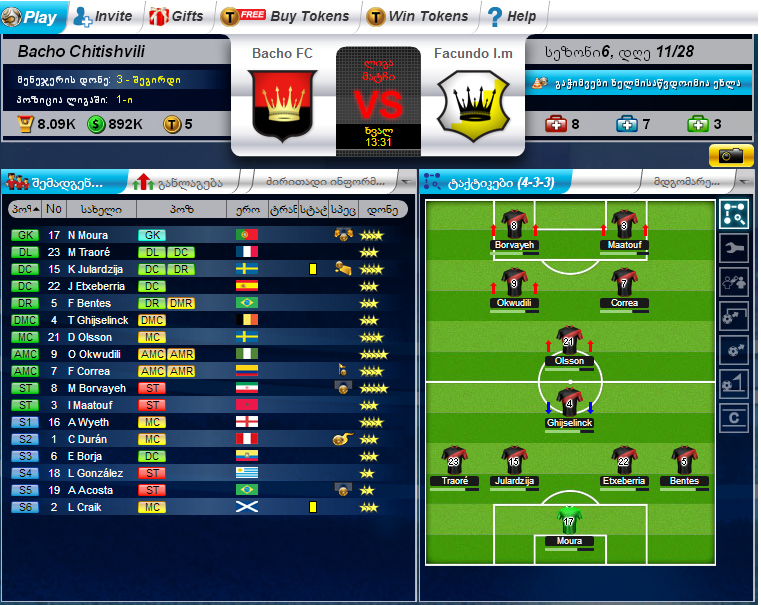Screen dimensions: 761x605
Task: Pick Ghijselinck's shirt on the formation
Action: 569,403
